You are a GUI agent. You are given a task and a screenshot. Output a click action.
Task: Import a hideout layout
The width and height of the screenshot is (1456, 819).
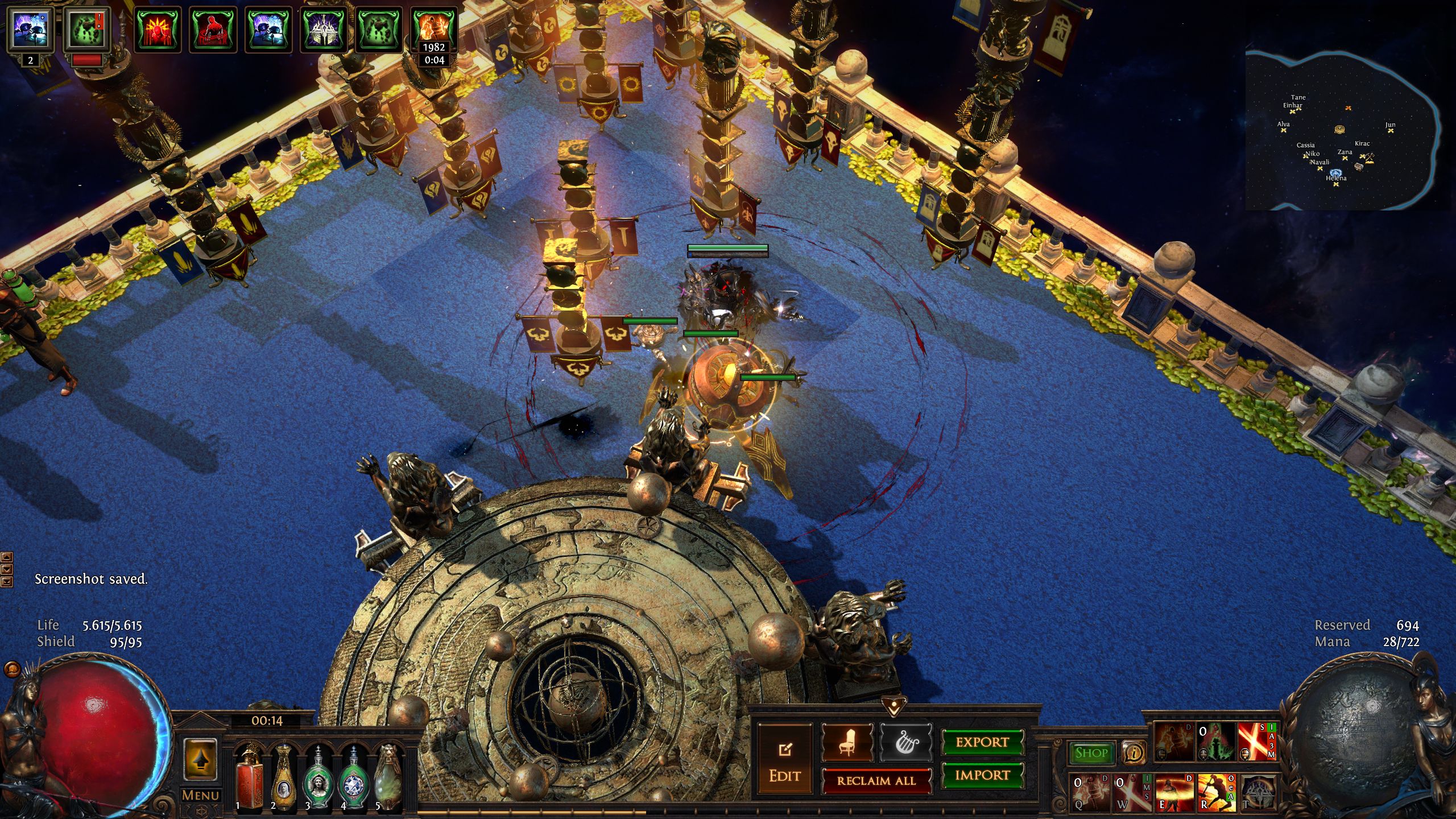tap(982, 775)
